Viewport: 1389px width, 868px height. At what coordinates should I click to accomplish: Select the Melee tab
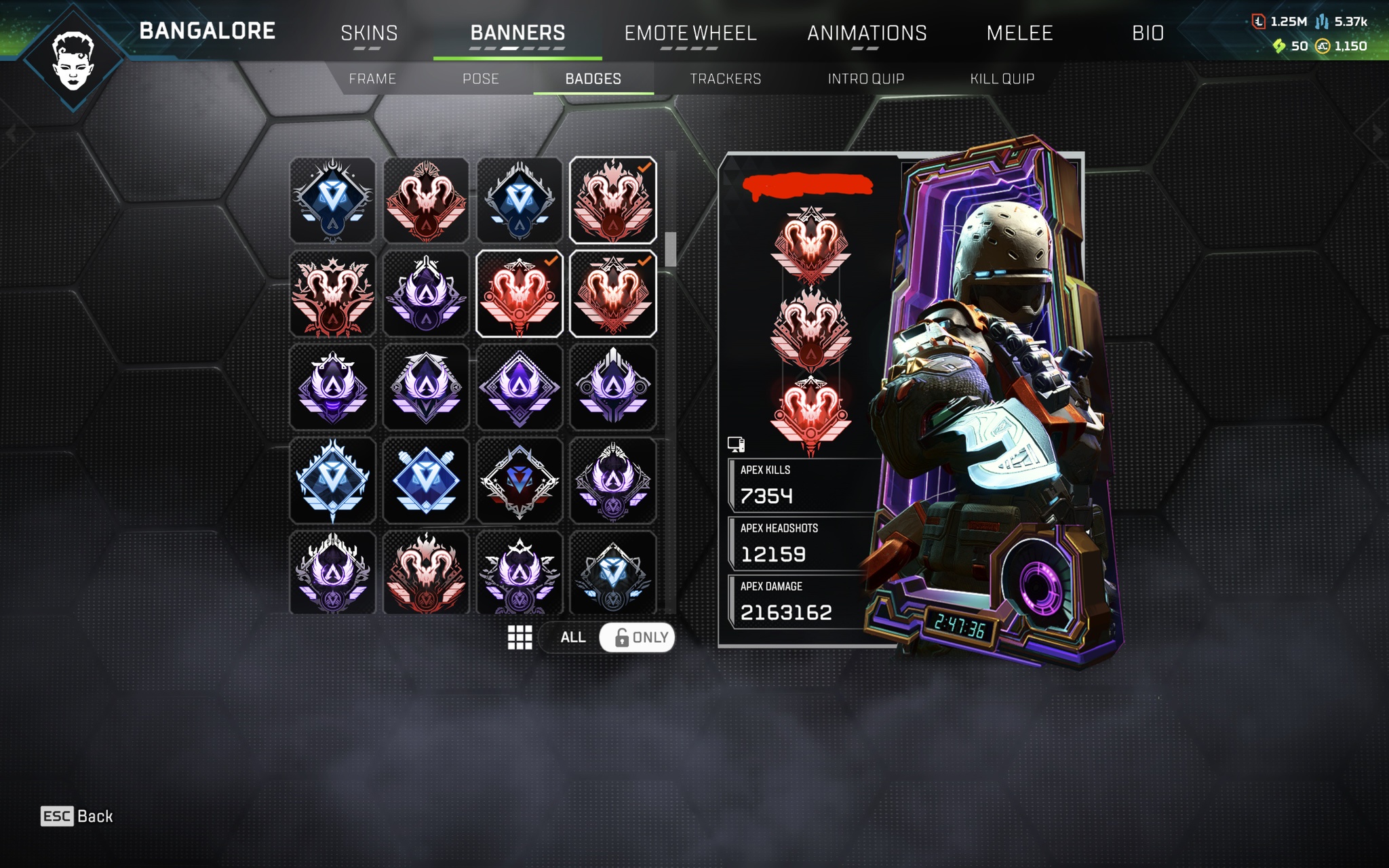(x=1019, y=33)
